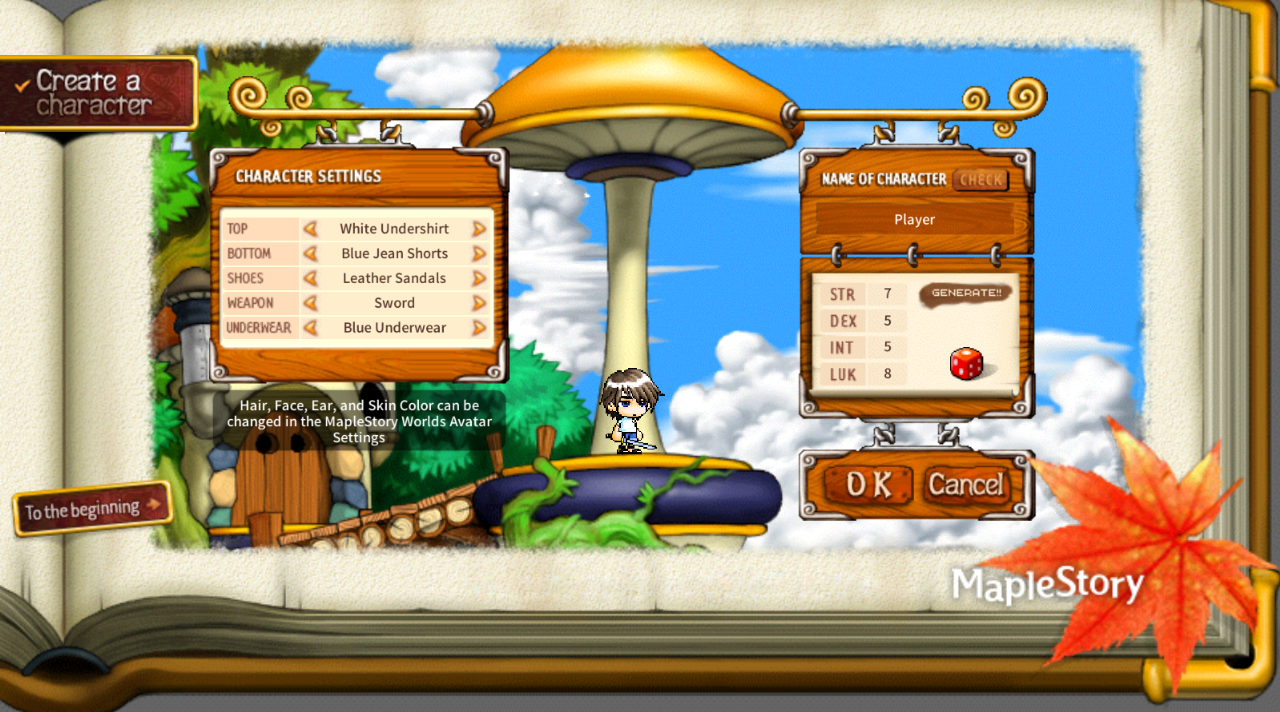Select the Create a character bookmark
The height and width of the screenshot is (712, 1280).
[x=98, y=93]
